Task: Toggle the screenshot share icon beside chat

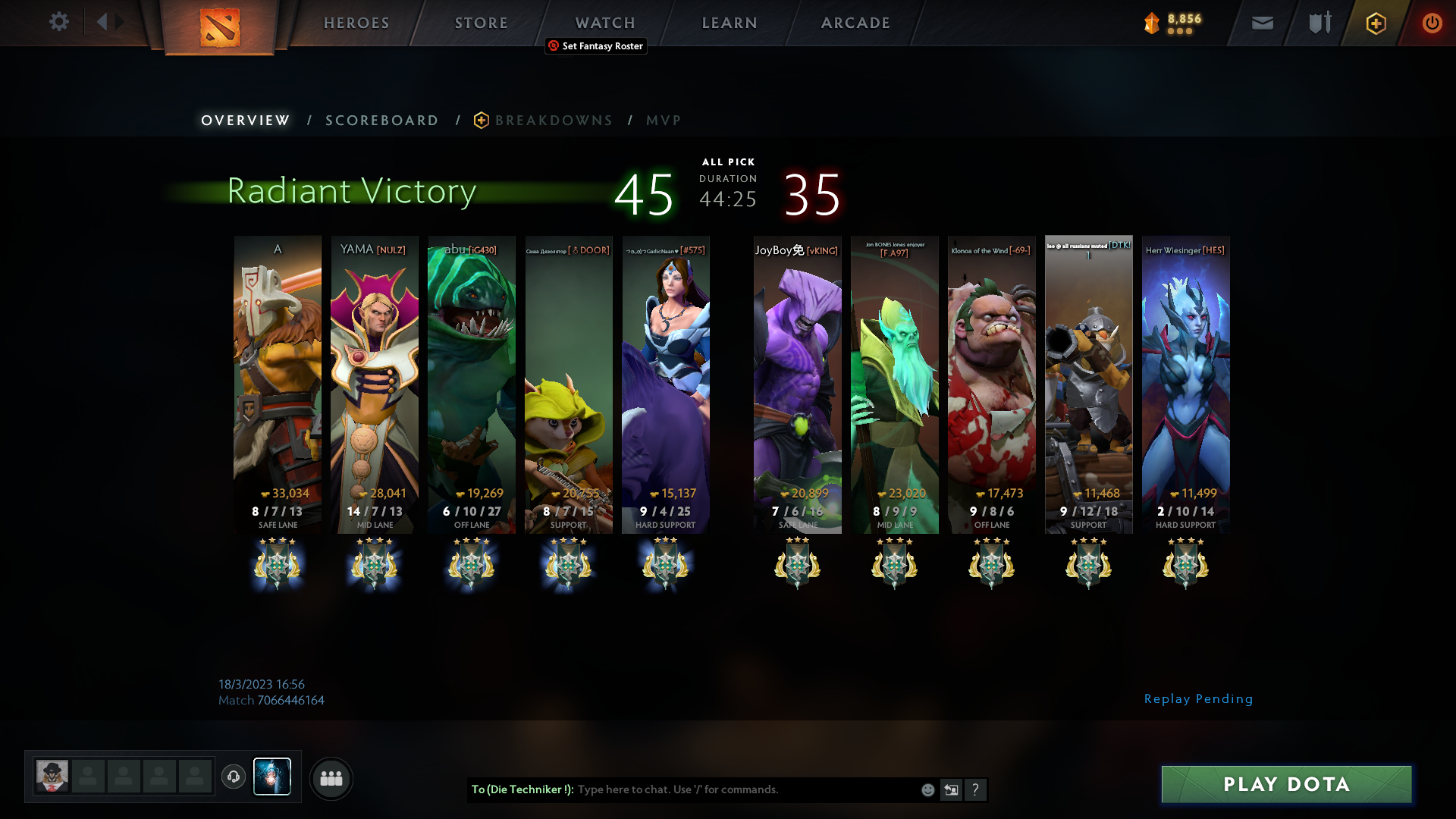Action: 951,789
